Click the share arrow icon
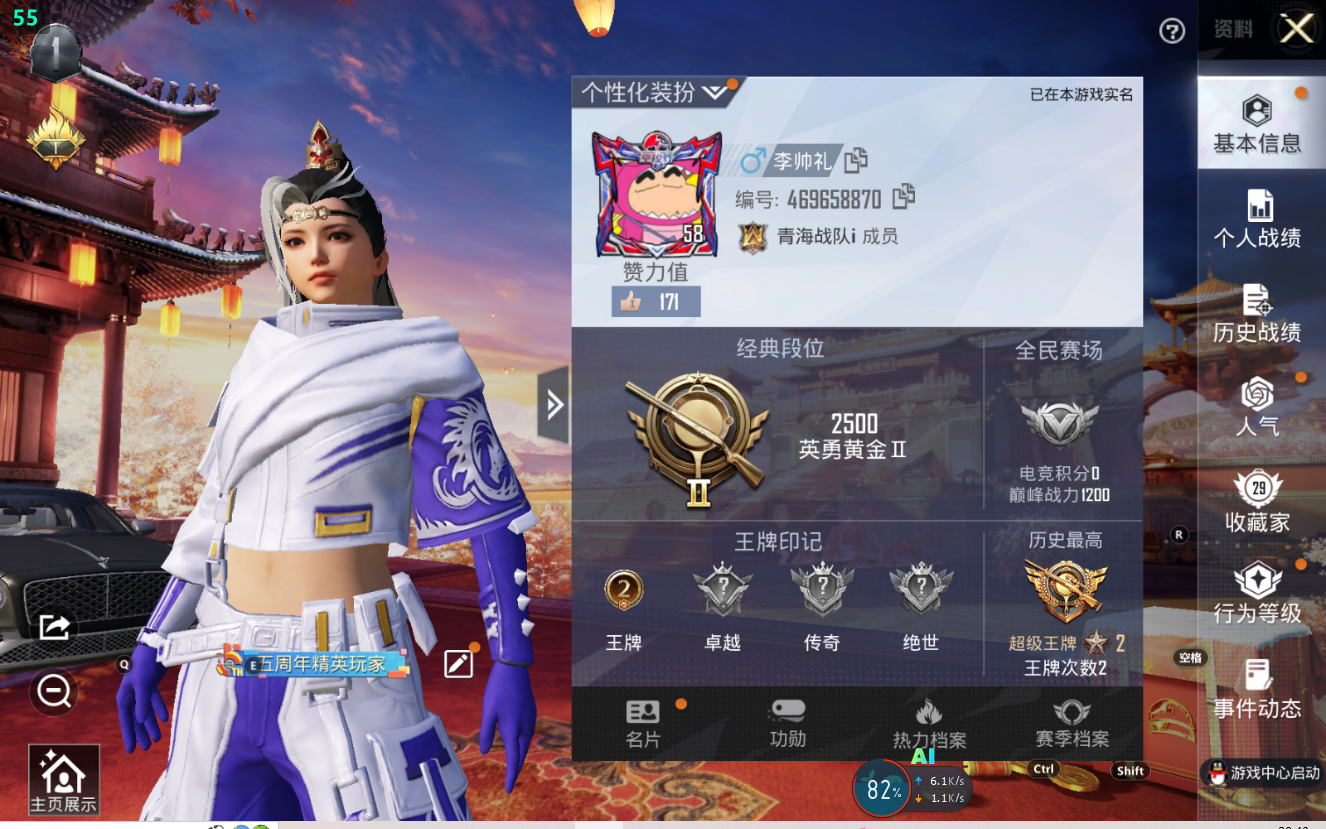The height and width of the screenshot is (829, 1326). [x=54, y=627]
